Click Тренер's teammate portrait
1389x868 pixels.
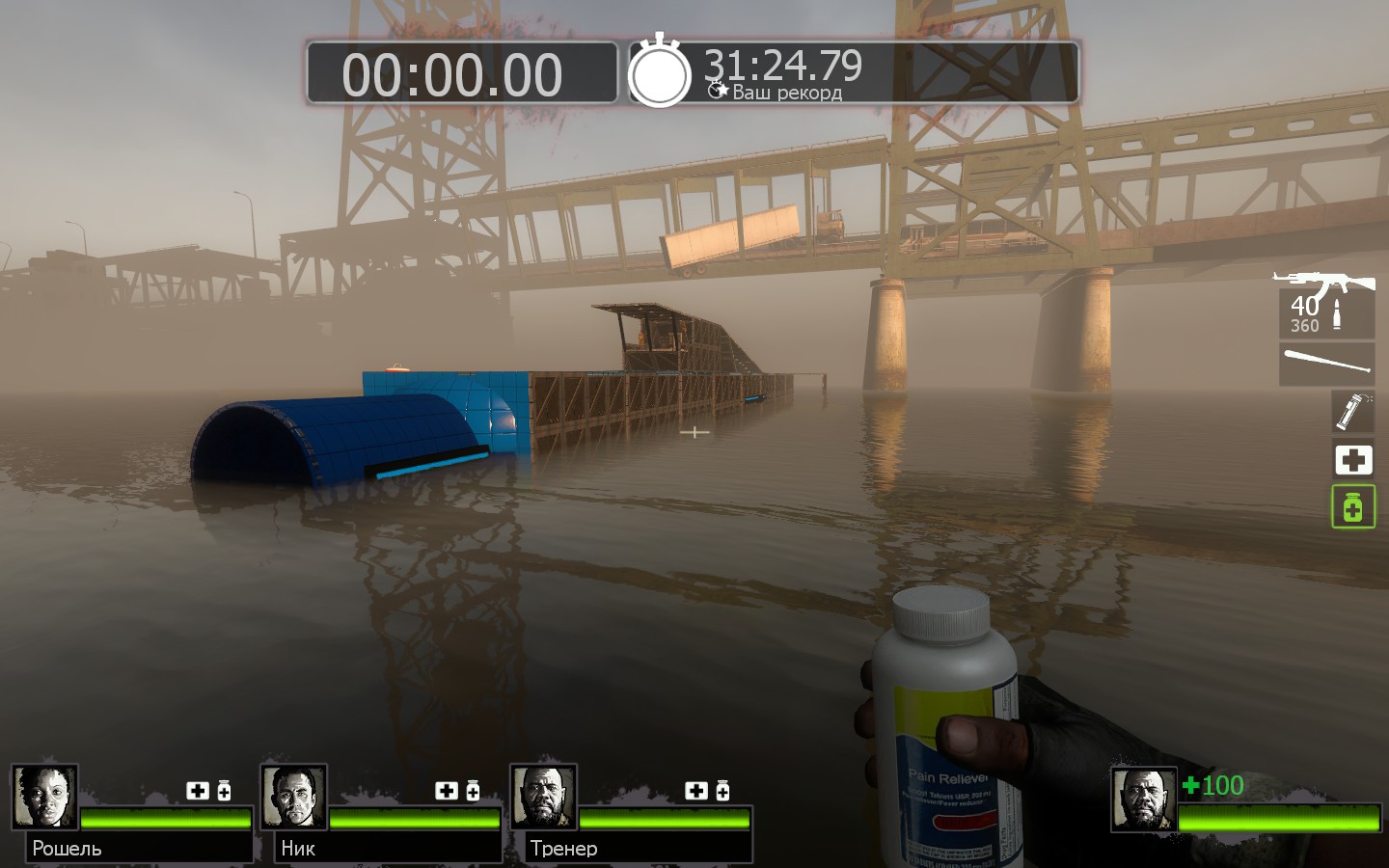543,798
